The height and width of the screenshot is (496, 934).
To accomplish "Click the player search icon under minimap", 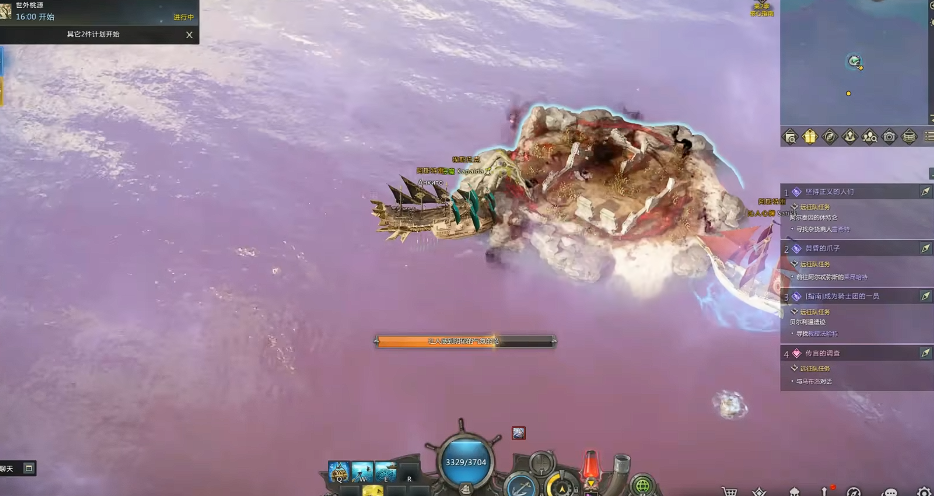I will pyautogui.click(x=869, y=136).
